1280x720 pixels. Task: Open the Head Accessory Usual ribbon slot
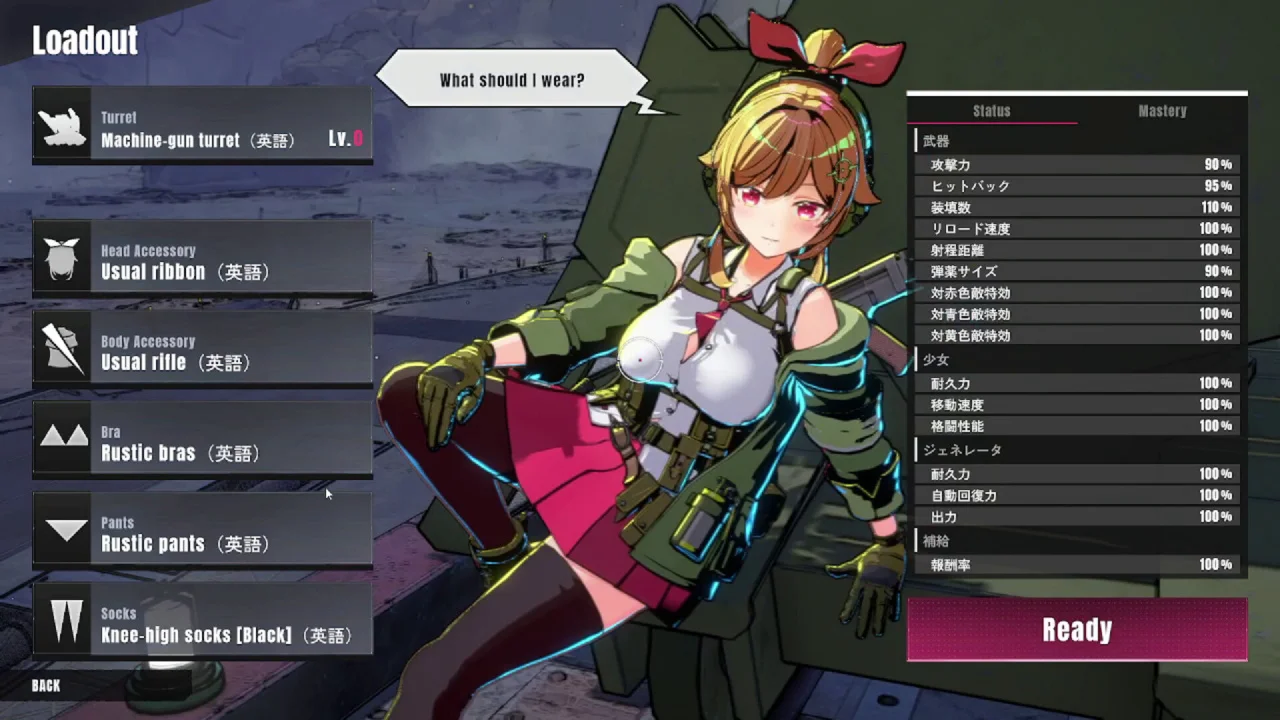(202, 257)
